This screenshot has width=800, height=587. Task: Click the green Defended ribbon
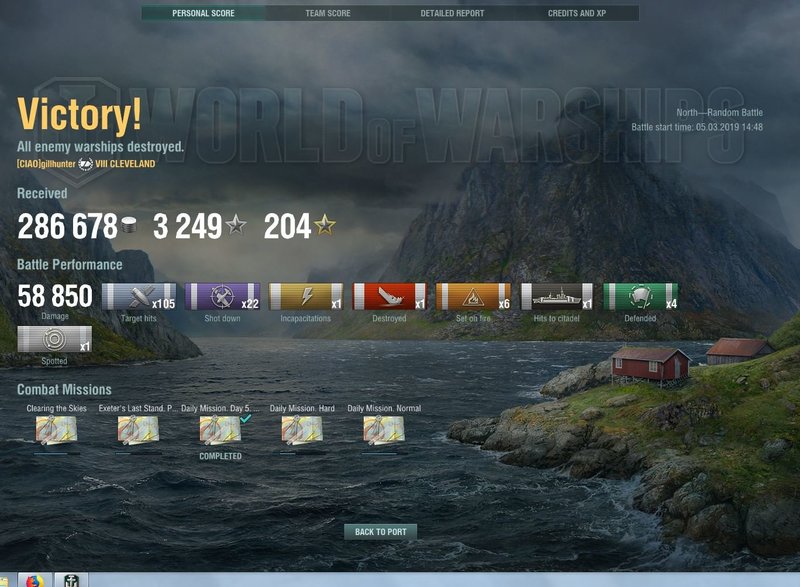pyautogui.click(x=640, y=297)
